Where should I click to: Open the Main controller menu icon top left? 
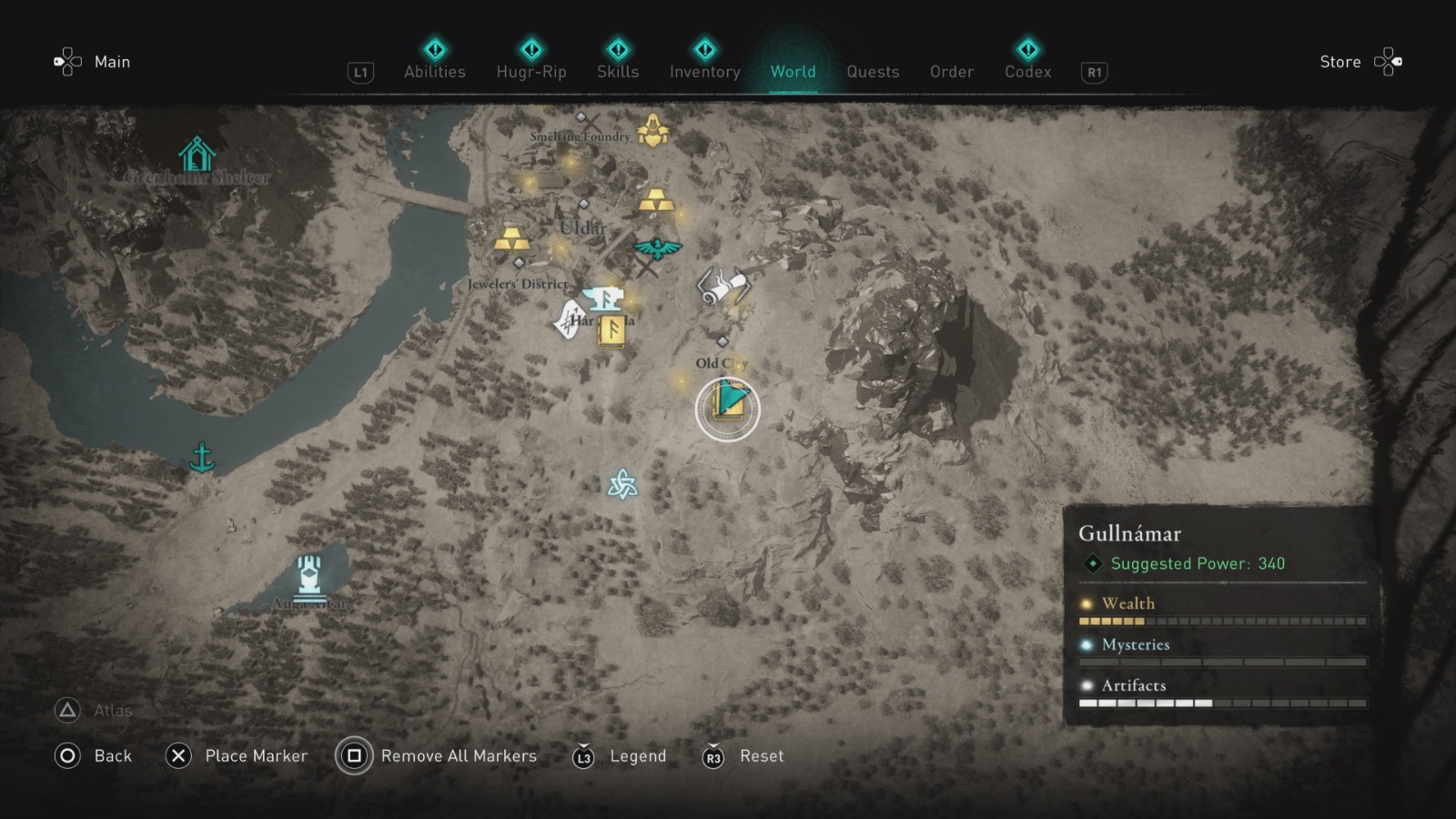[x=67, y=62]
